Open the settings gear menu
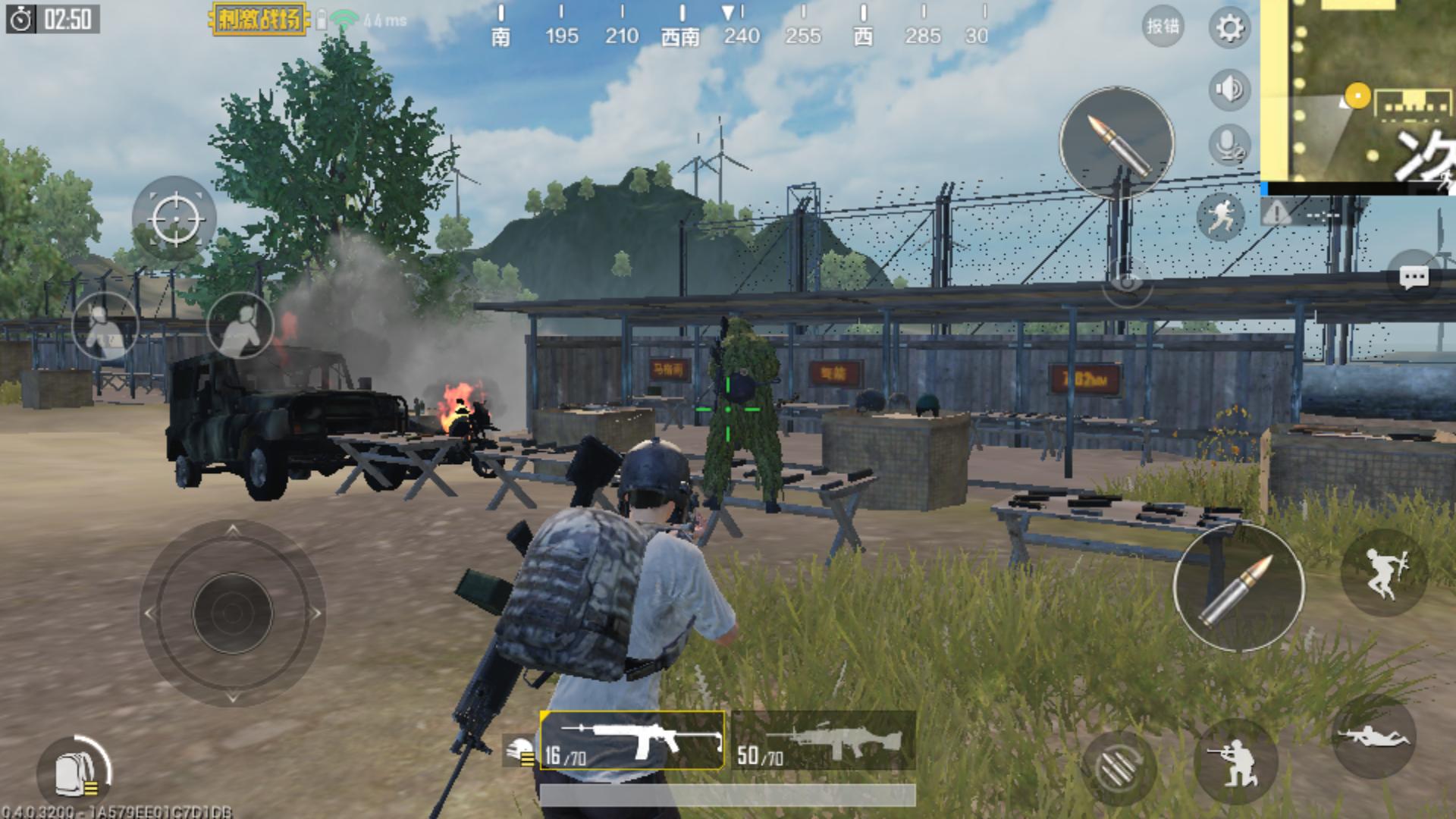 click(1229, 29)
